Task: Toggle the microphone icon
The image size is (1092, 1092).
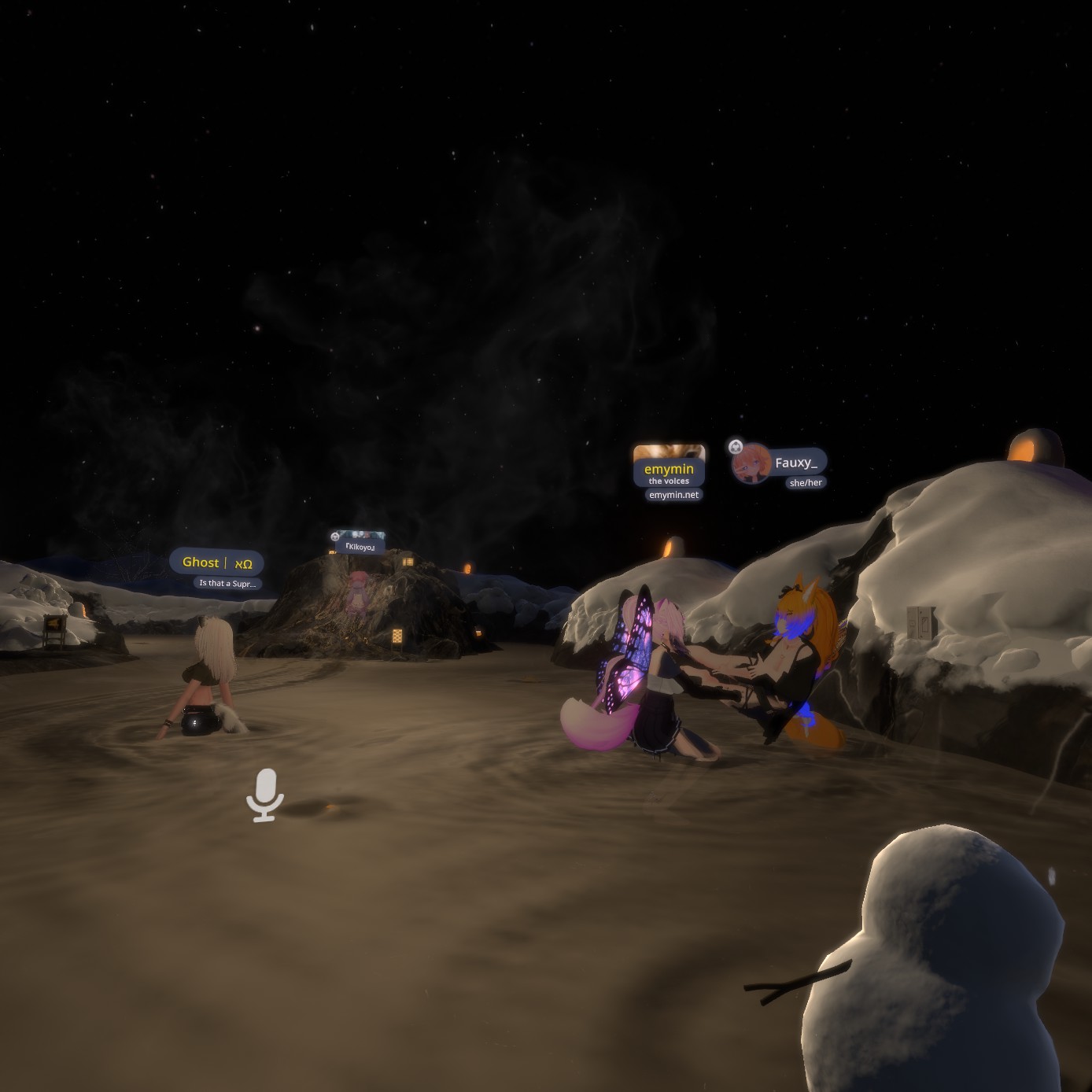Action: pos(265,795)
